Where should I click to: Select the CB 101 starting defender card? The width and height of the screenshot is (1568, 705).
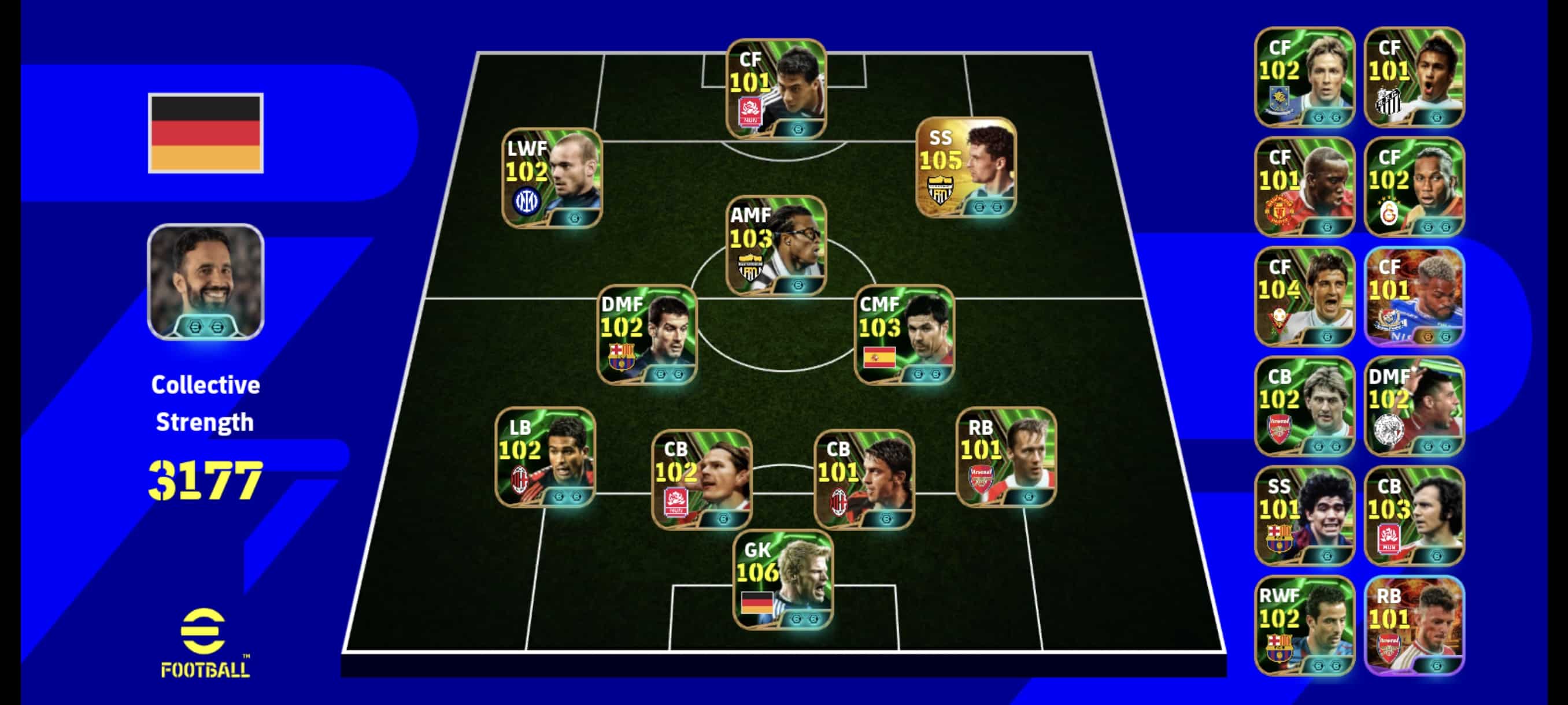coord(864,478)
